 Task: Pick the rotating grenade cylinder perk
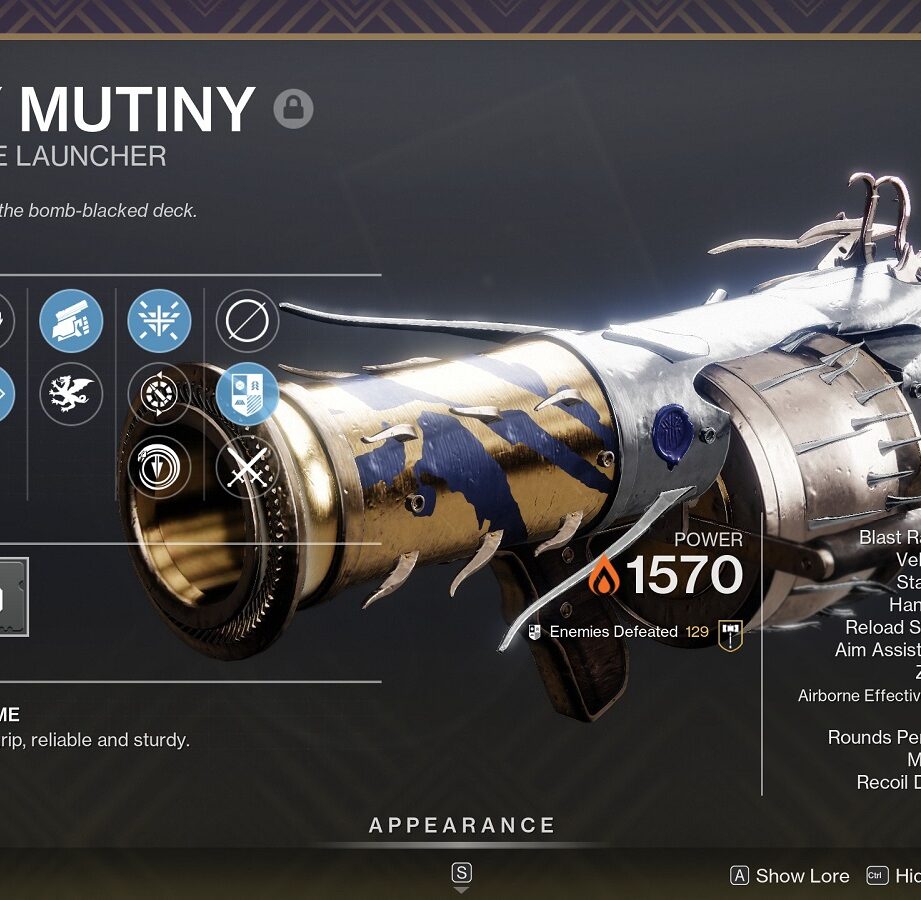(159, 394)
